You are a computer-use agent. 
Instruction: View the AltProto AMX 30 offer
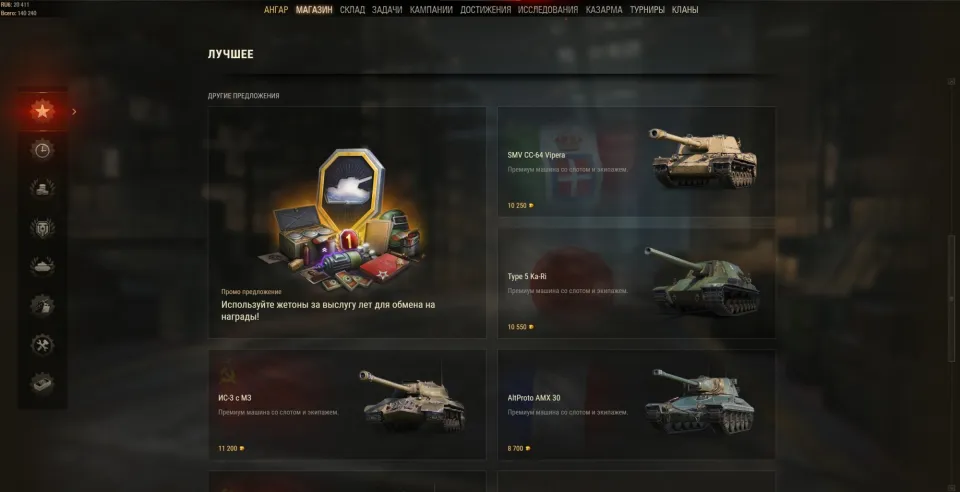tap(636, 404)
